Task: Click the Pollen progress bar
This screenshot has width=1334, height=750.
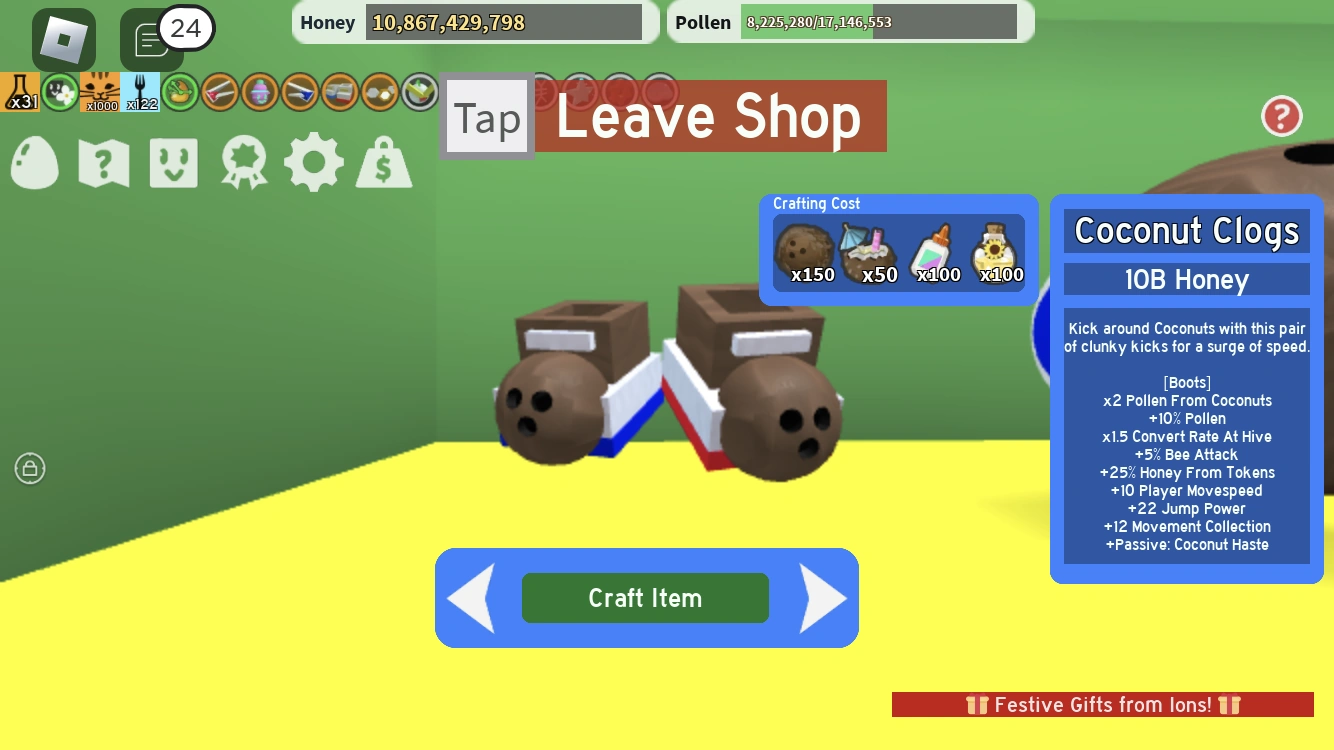Action: (878, 21)
